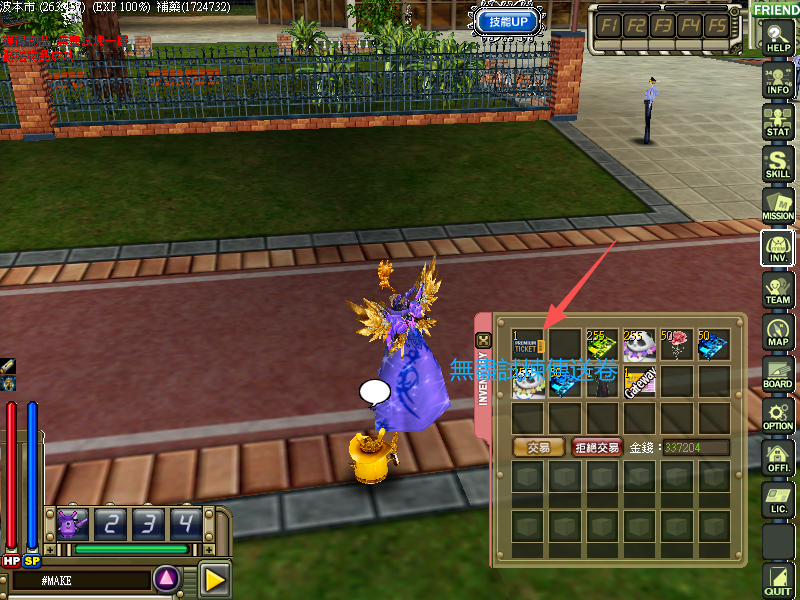
Task: Select the red rose item slot
Action: 677,346
